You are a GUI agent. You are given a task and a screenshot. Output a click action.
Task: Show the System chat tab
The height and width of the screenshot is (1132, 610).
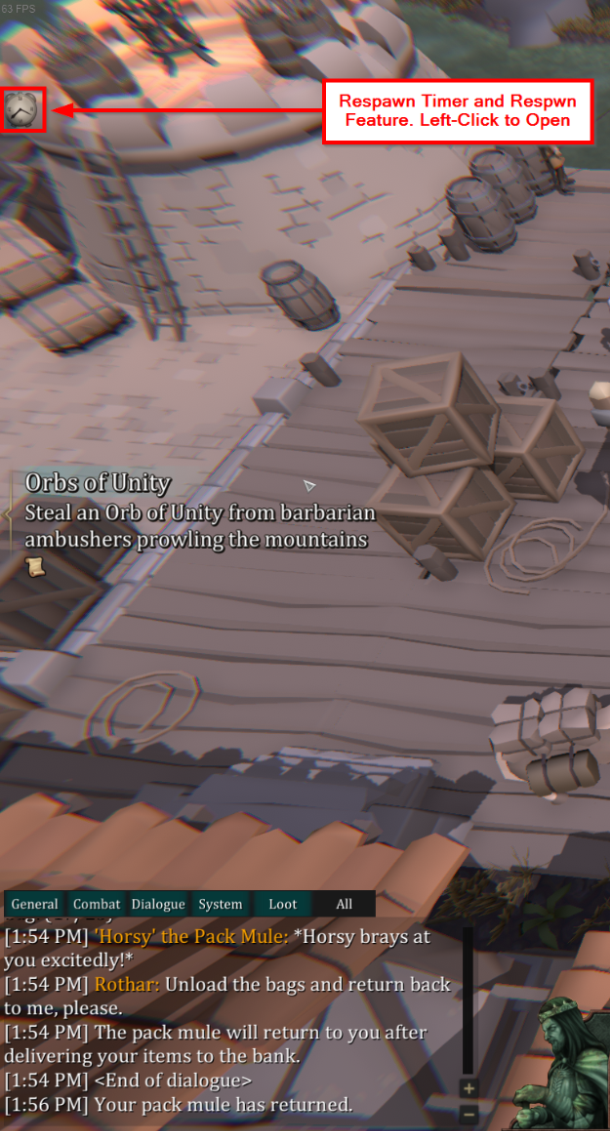220,904
